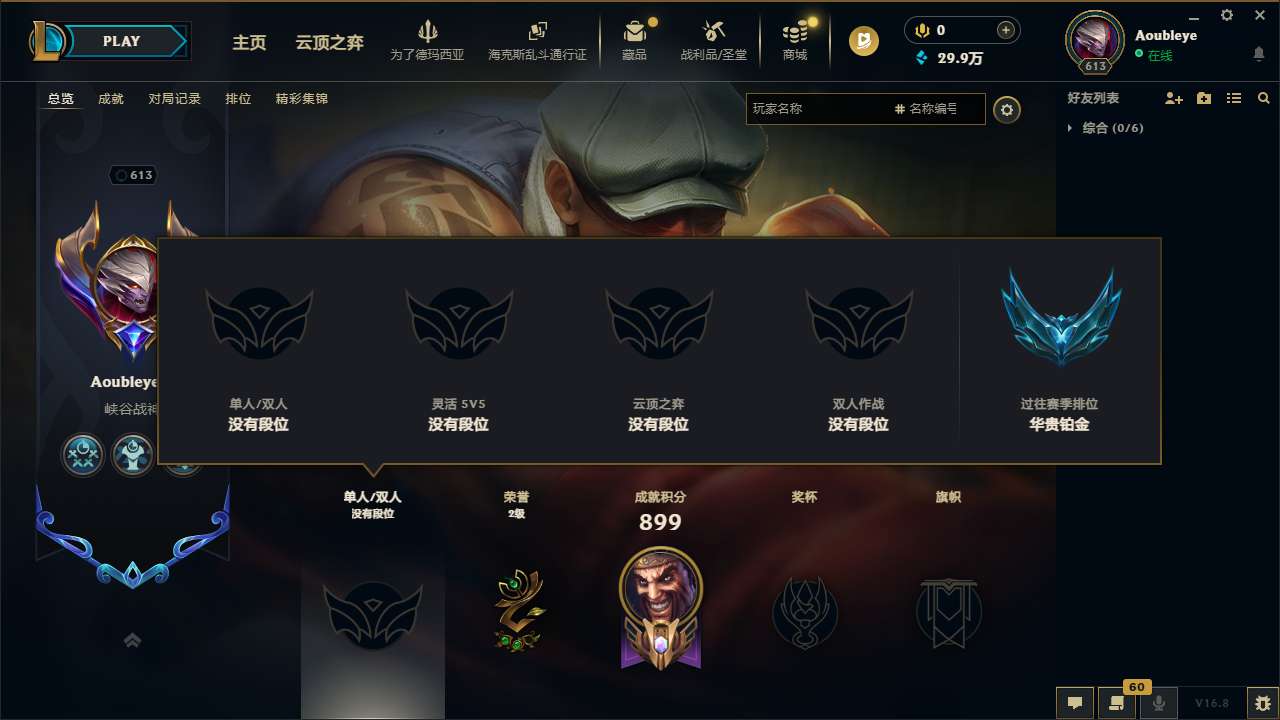
Task: Click the add friend icon
Action: [x=1172, y=98]
